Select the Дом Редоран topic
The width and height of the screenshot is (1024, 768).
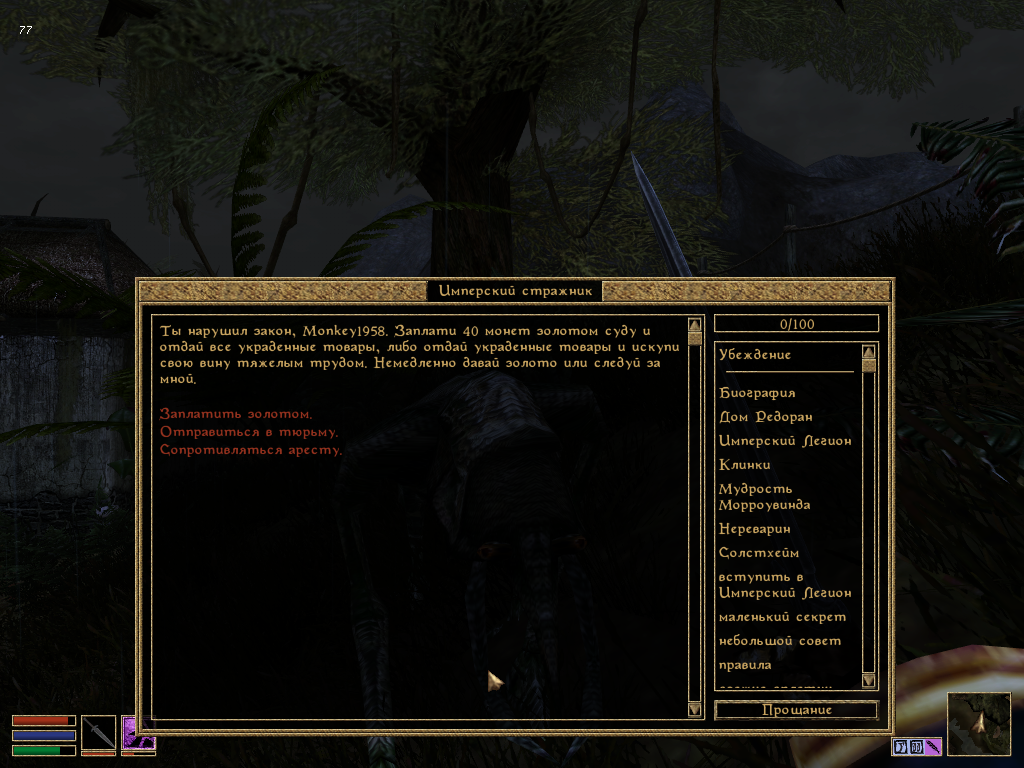pyautogui.click(x=765, y=417)
